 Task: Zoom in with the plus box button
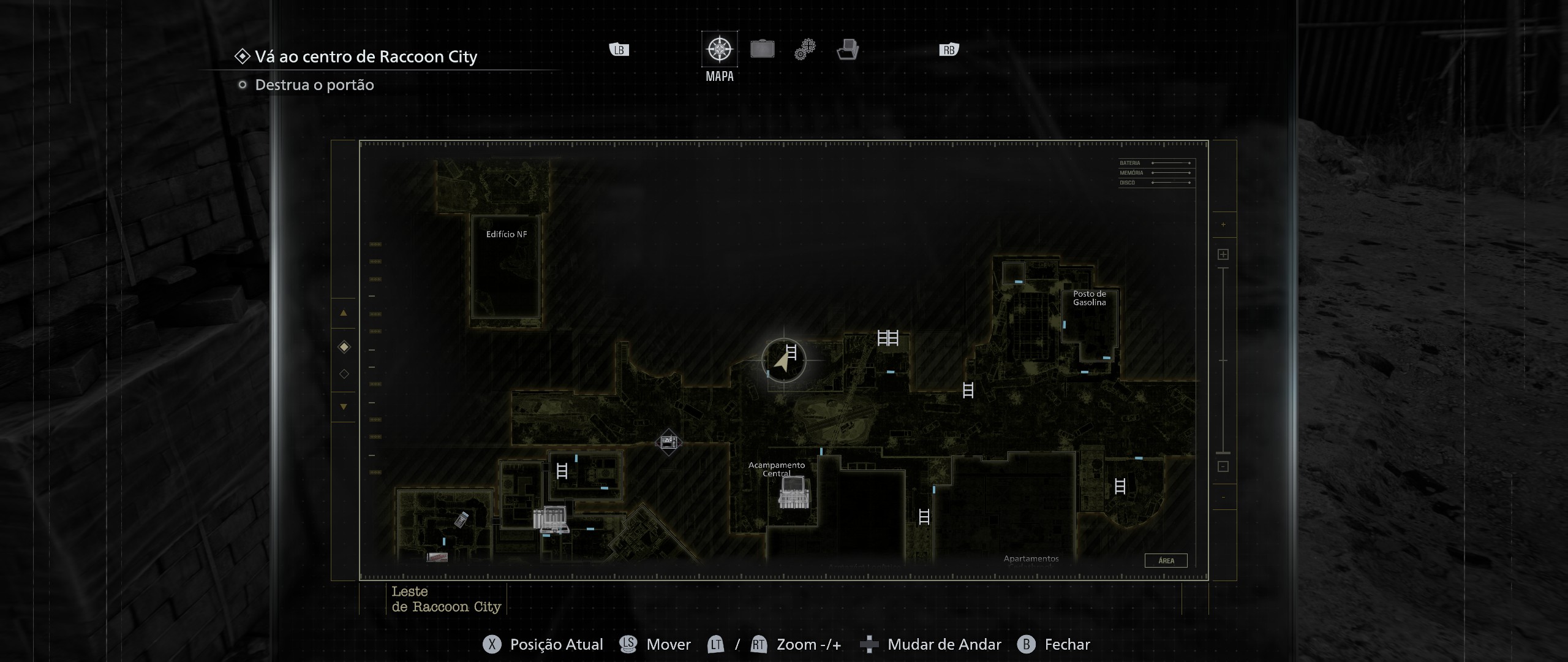(x=1223, y=254)
